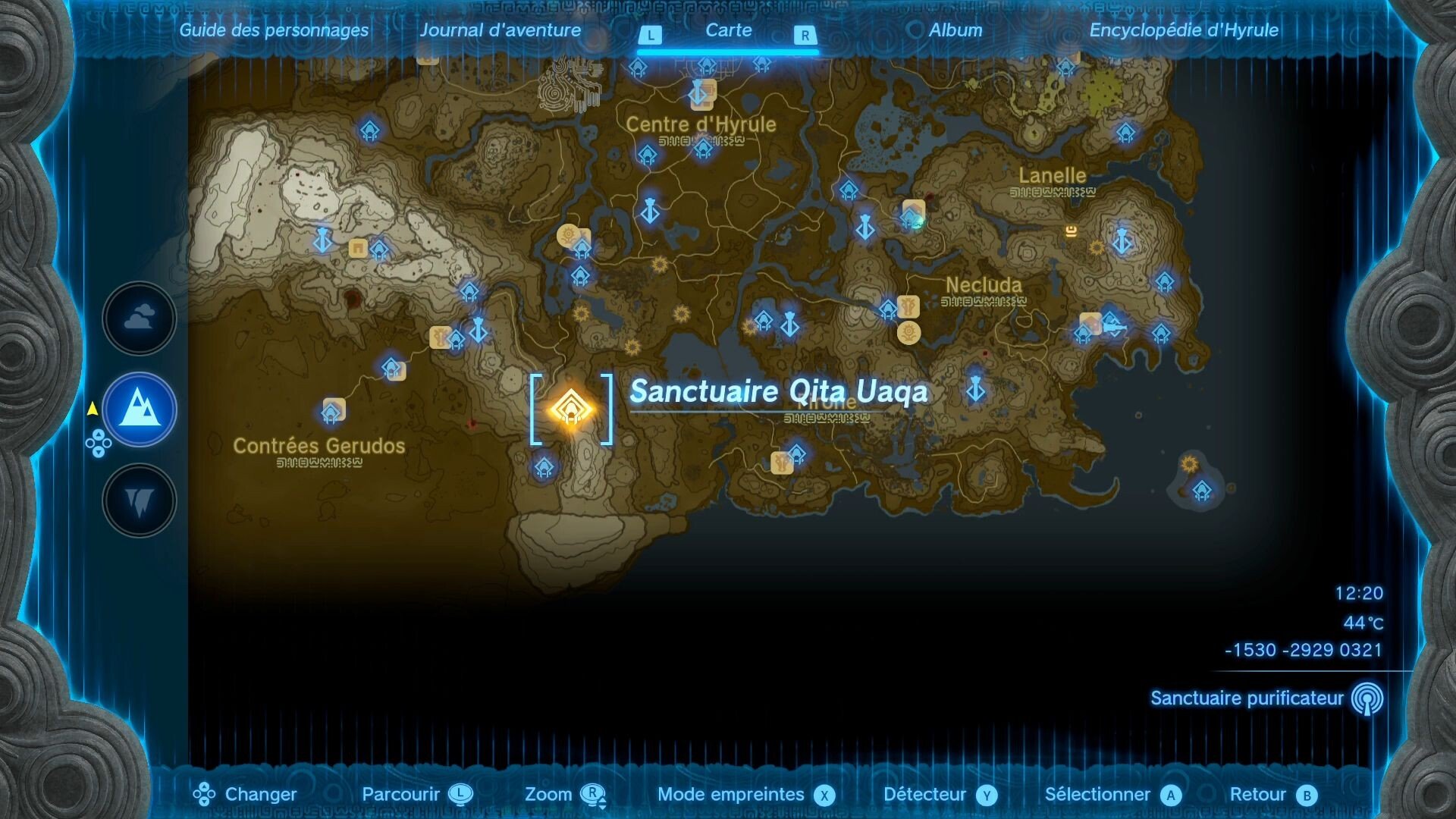The image size is (1456, 819).
Task: Switch to the Album tab
Action: click(954, 30)
